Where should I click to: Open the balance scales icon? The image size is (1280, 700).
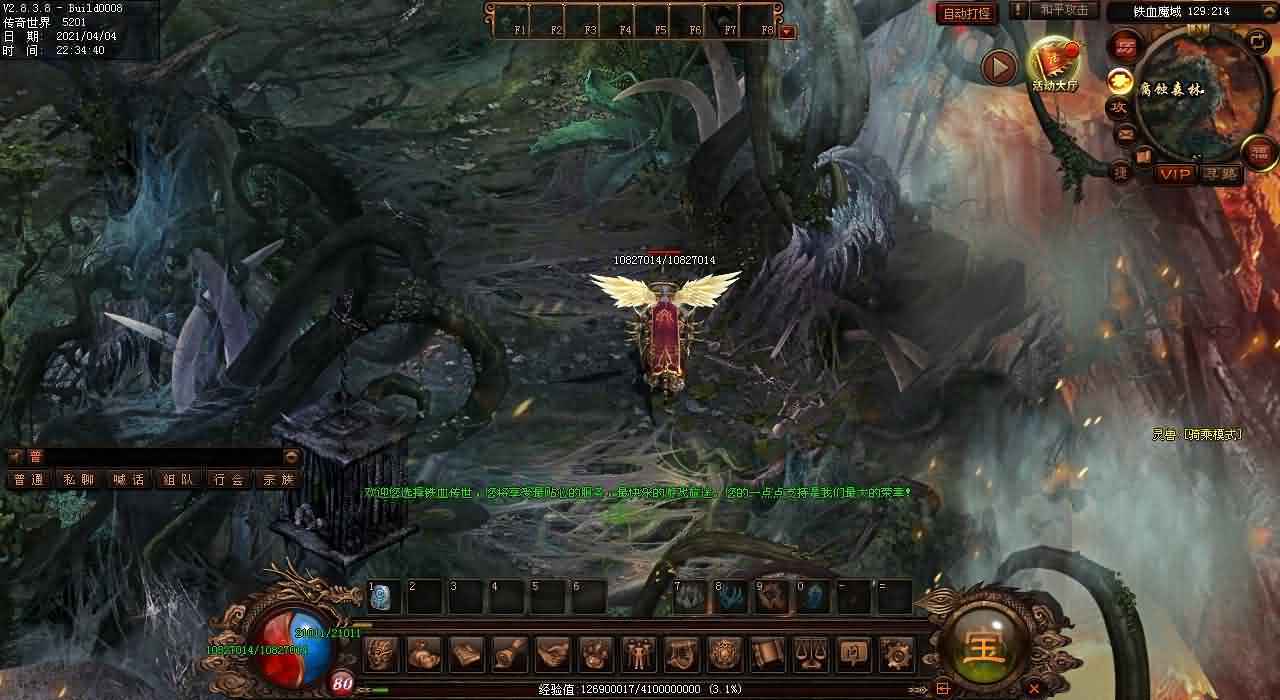point(810,654)
